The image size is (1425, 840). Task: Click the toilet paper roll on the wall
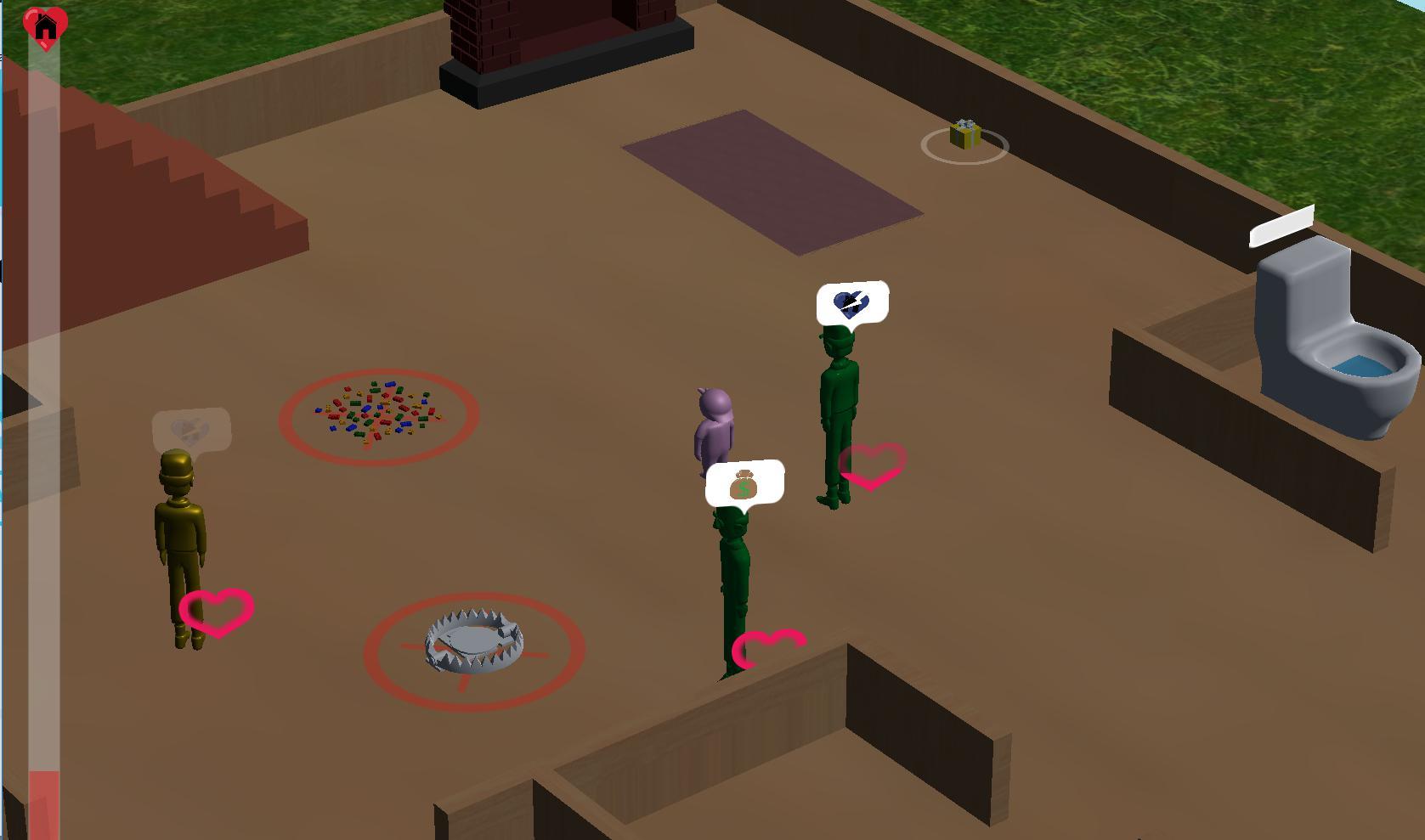click(x=1282, y=226)
